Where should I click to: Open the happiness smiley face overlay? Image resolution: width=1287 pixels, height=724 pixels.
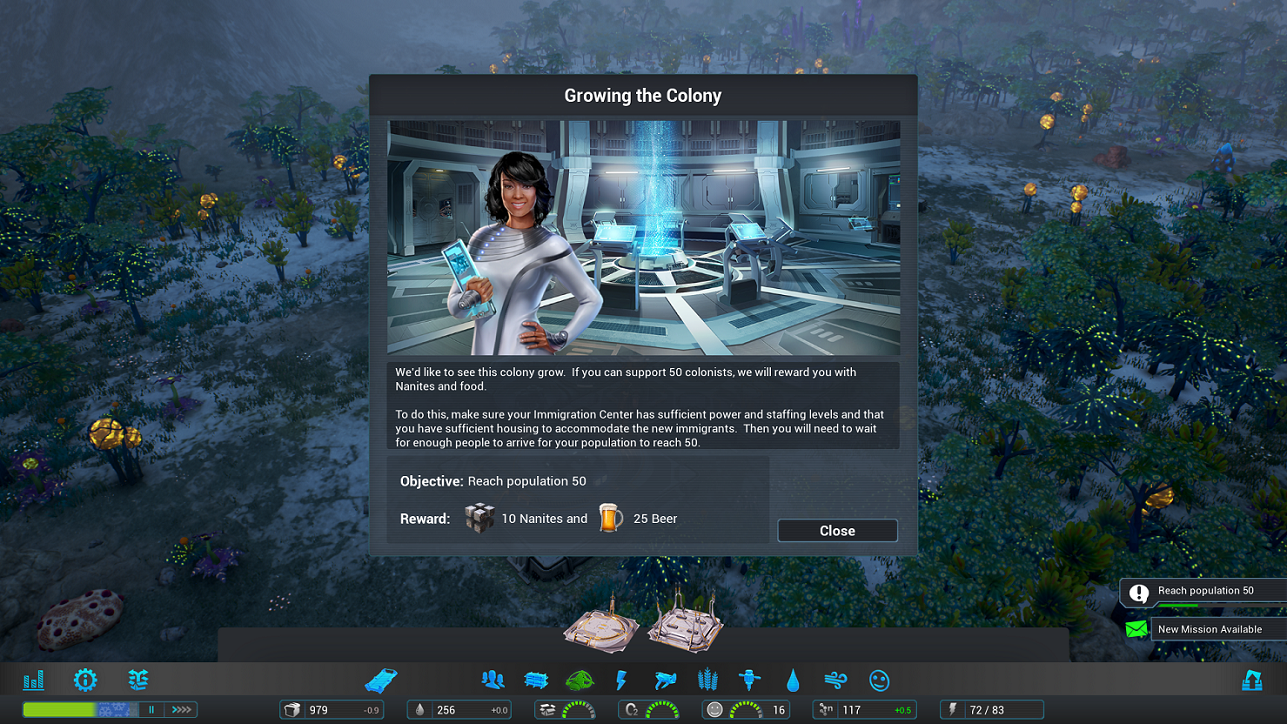[x=879, y=679]
